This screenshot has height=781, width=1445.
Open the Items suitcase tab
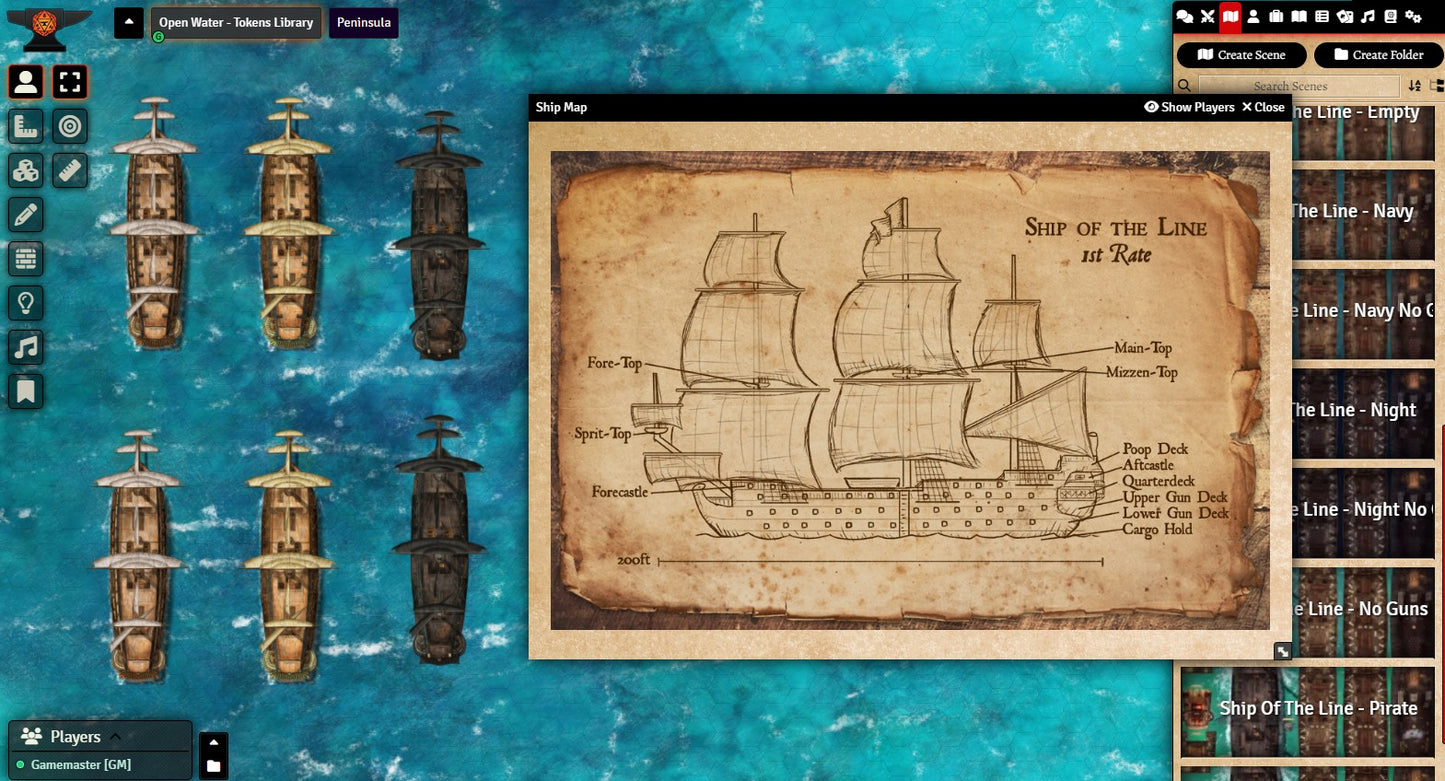click(1276, 16)
